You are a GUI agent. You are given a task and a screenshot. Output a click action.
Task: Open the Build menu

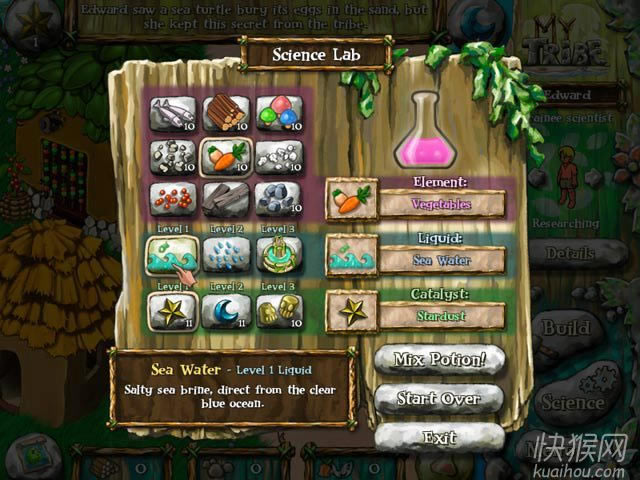[x=567, y=328]
